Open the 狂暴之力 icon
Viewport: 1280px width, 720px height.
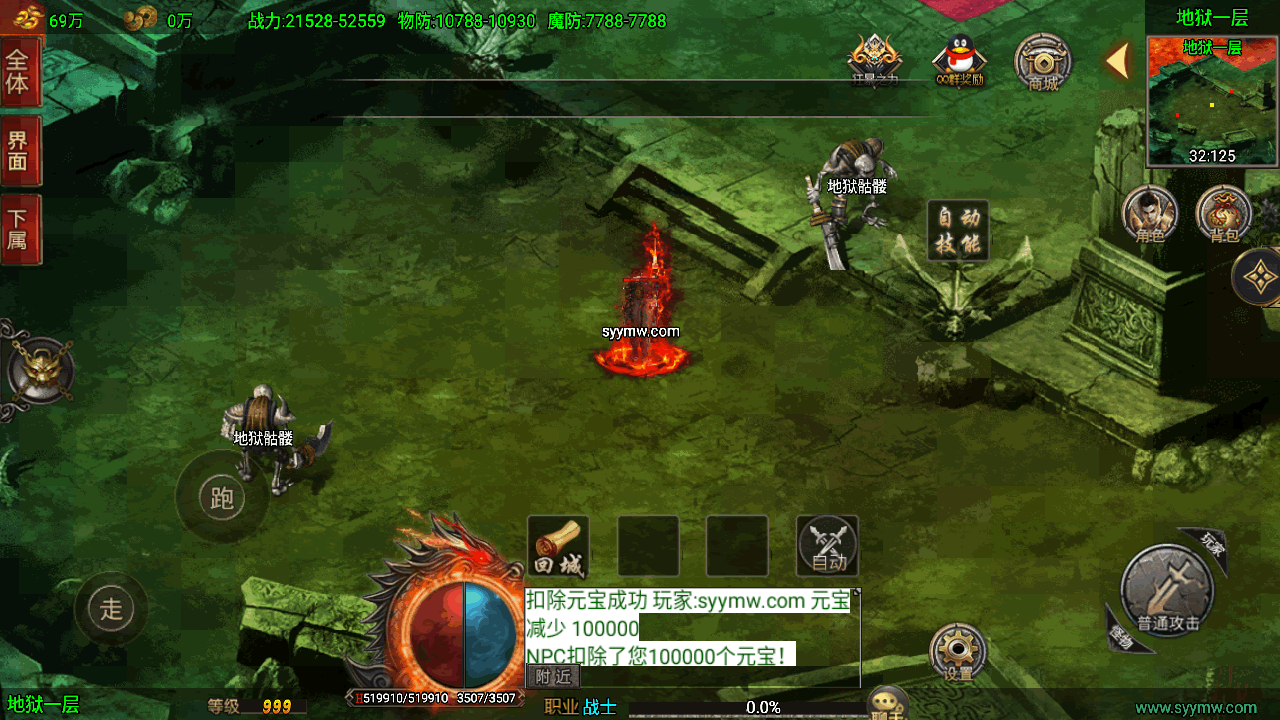[x=875, y=60]
